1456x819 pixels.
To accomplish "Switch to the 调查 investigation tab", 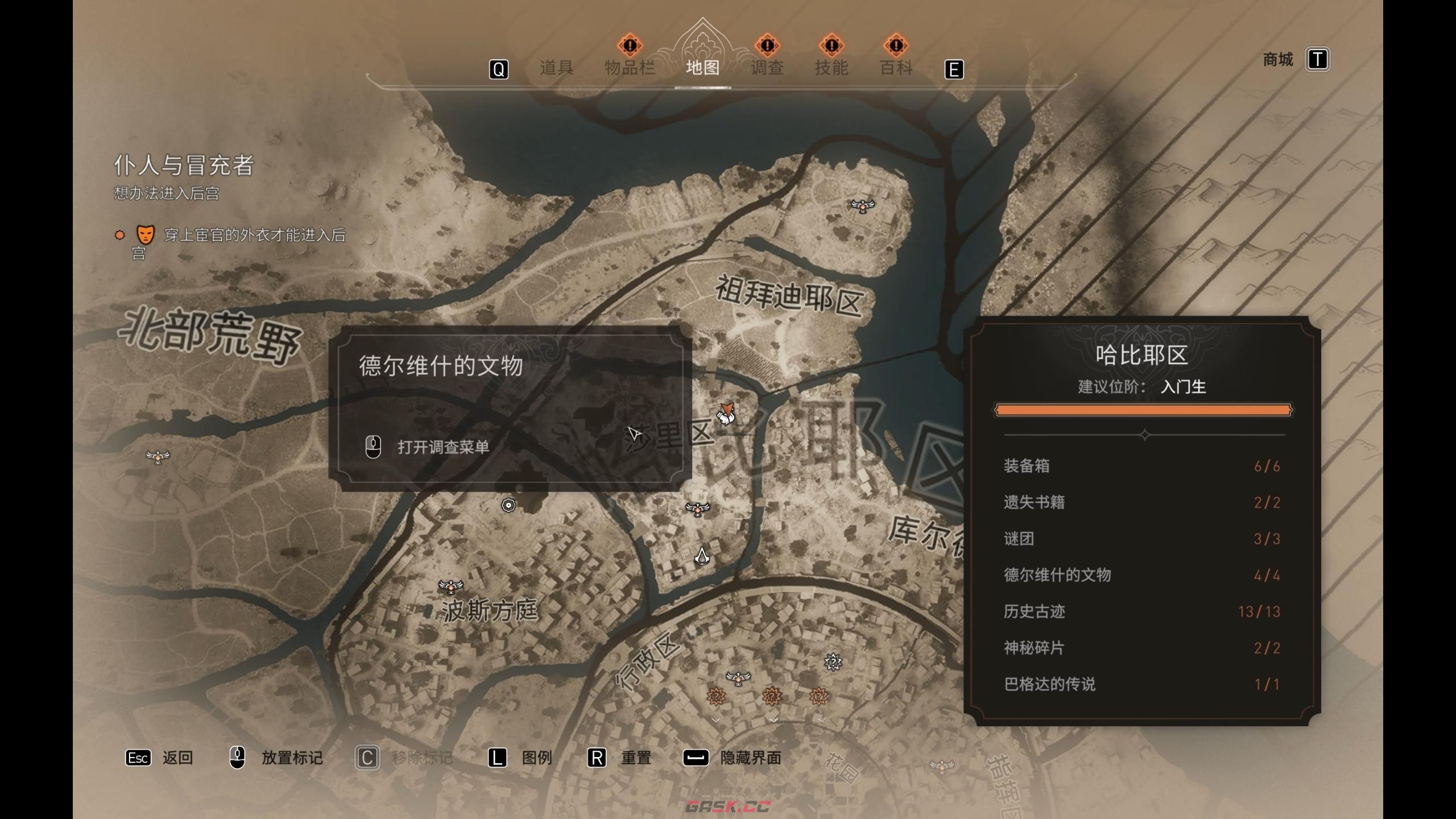I will pyautogui.click(x=767, y=68).
